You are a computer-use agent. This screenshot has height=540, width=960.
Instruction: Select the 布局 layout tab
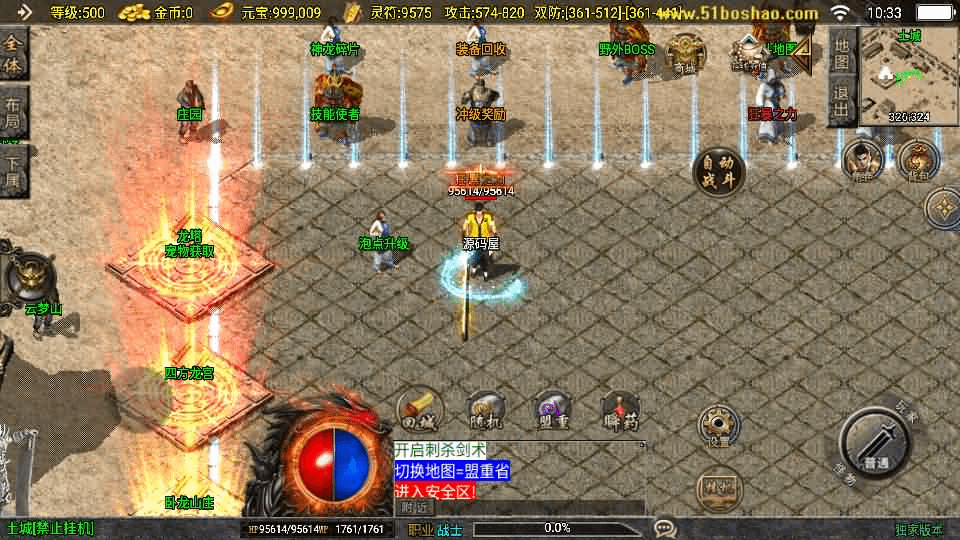[13, 116]
